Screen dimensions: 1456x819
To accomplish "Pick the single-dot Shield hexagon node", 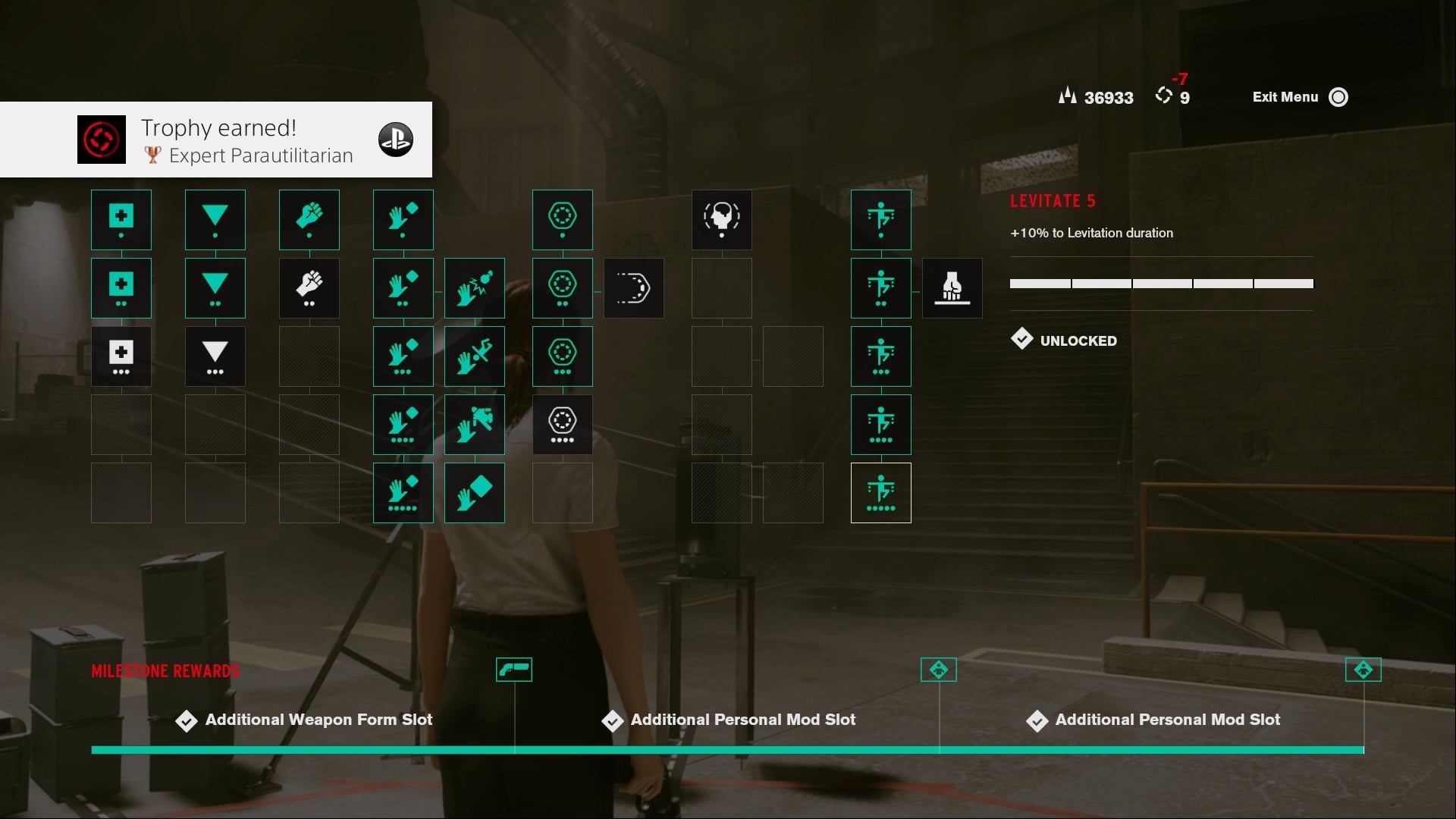I will pos(562,220).
